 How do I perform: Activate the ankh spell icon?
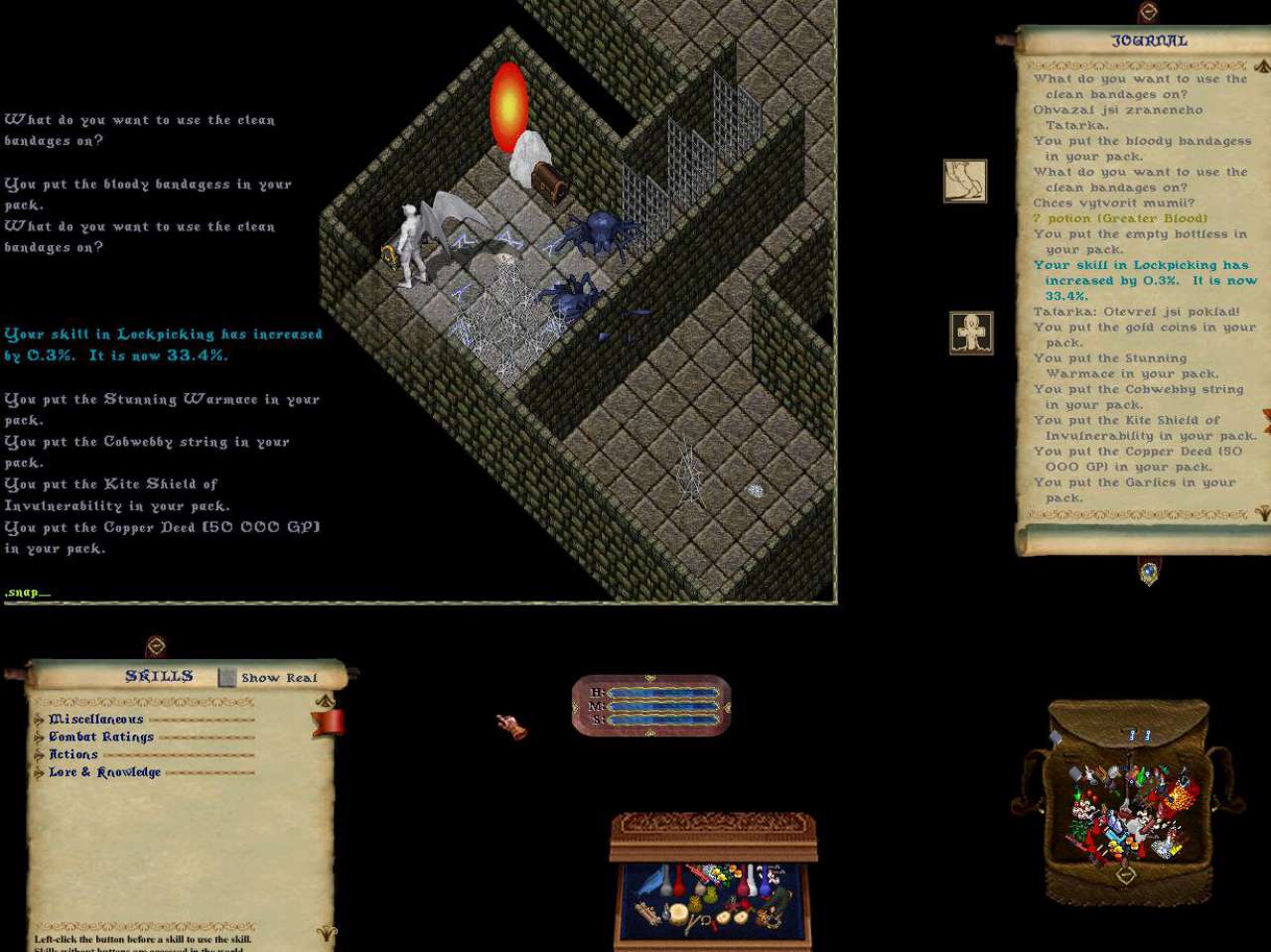[971, 333]
